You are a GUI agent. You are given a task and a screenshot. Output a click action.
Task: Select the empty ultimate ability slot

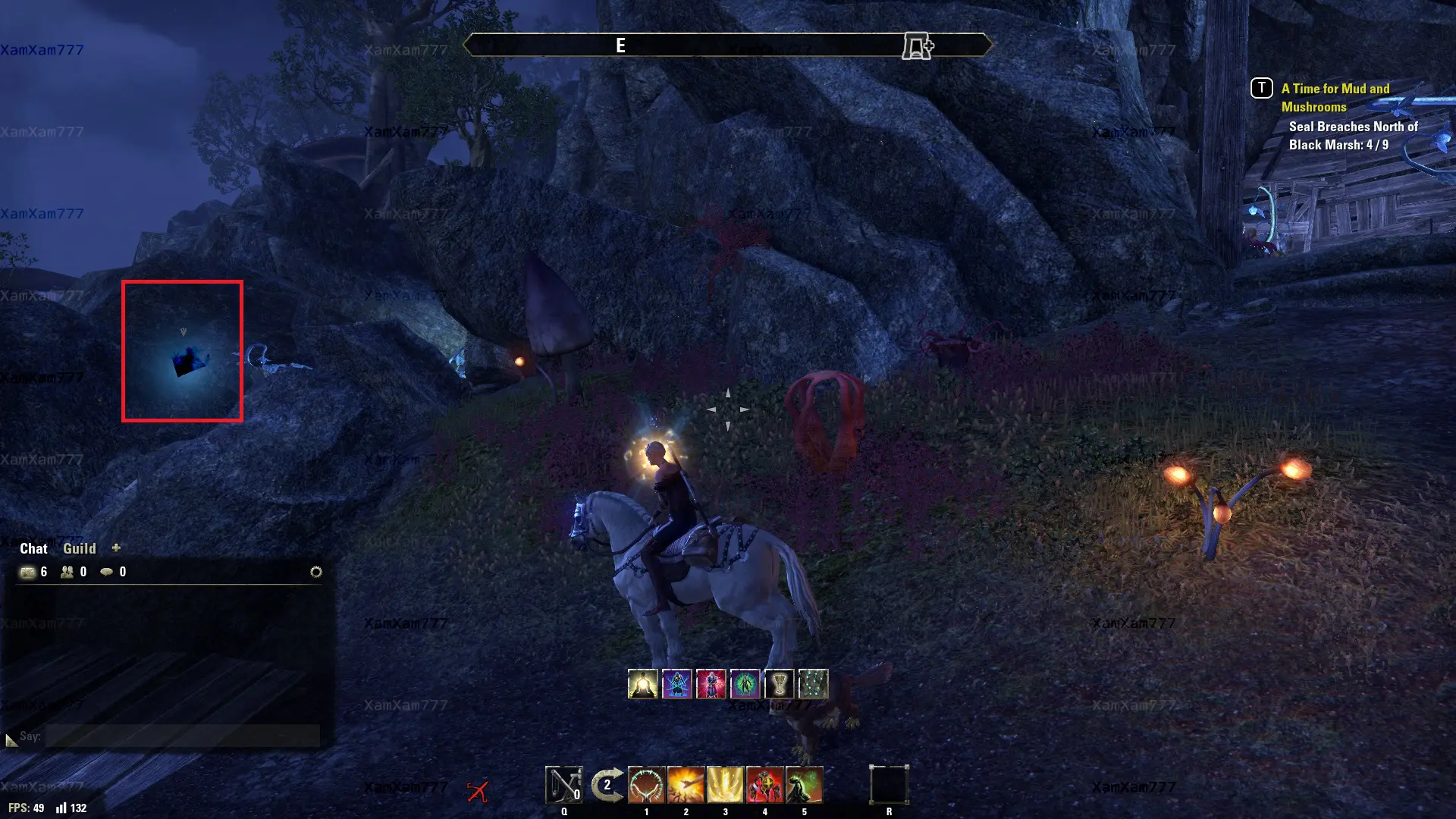coord(889,785)
